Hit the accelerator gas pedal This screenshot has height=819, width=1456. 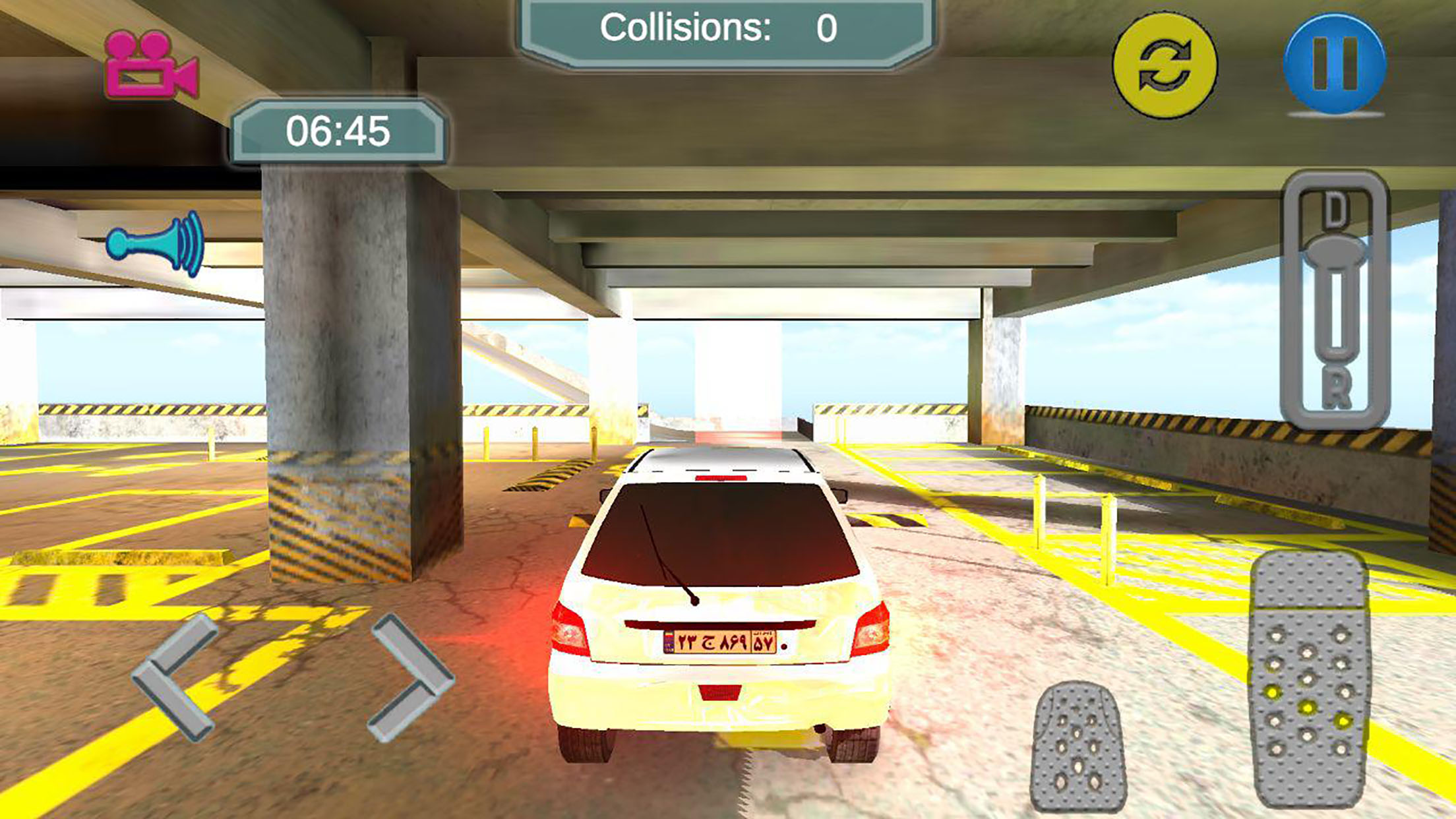[x=1308, y=679]
